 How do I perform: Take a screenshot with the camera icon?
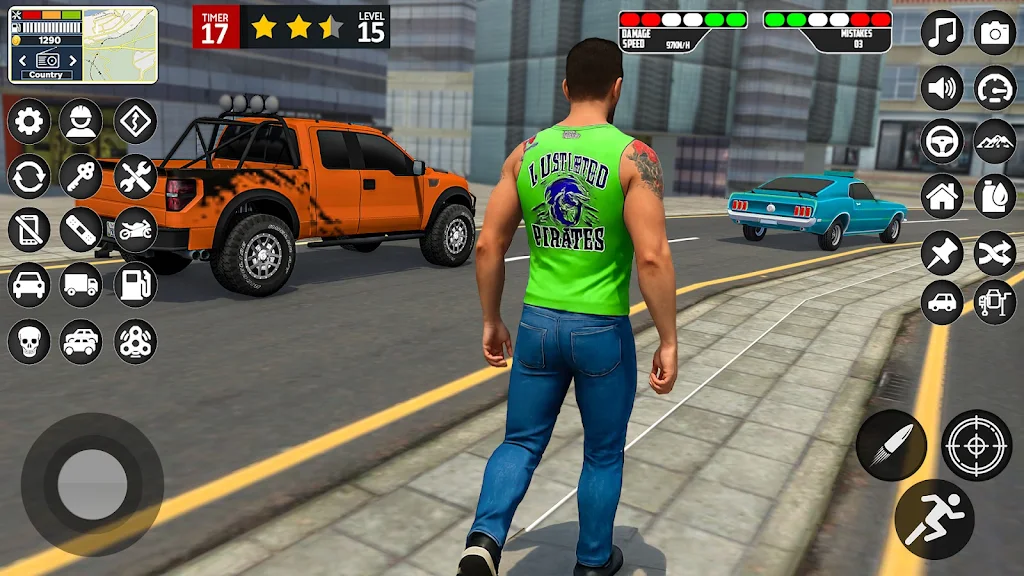point(995,33)
